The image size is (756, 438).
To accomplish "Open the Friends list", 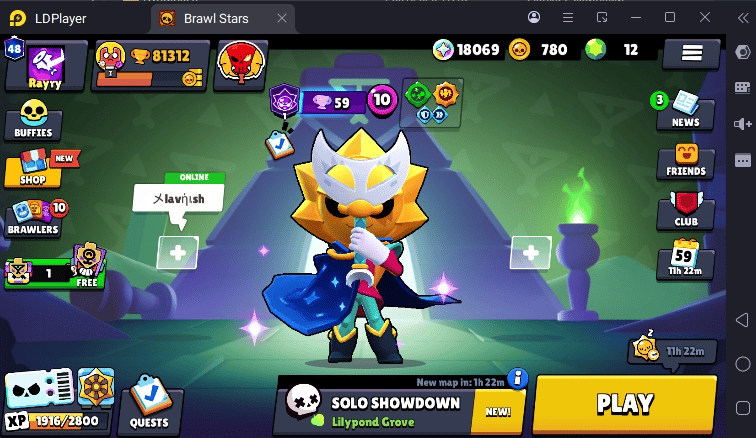I will click(x=685, y=161).
